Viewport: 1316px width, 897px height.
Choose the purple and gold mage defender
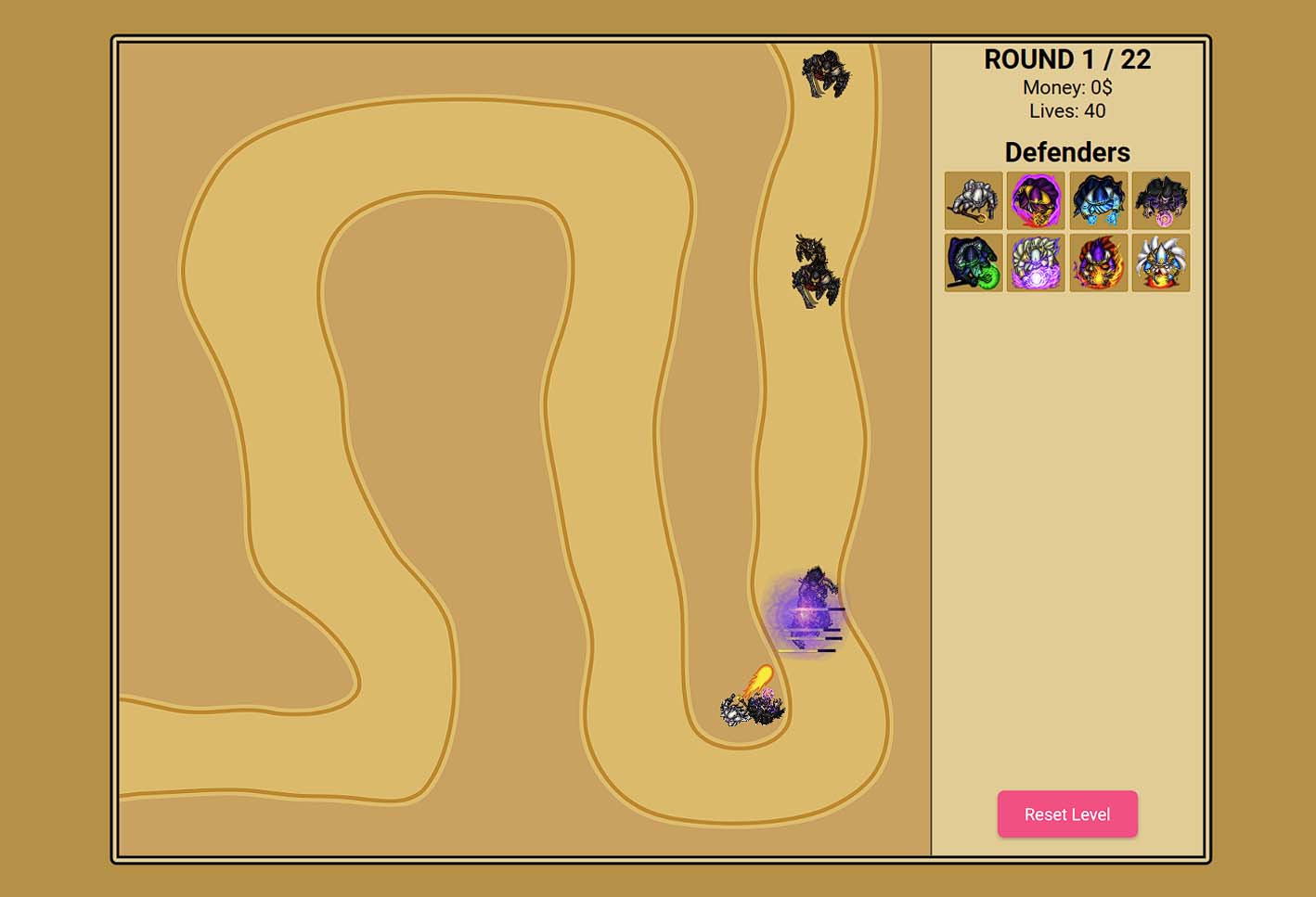coord(1036,200)
